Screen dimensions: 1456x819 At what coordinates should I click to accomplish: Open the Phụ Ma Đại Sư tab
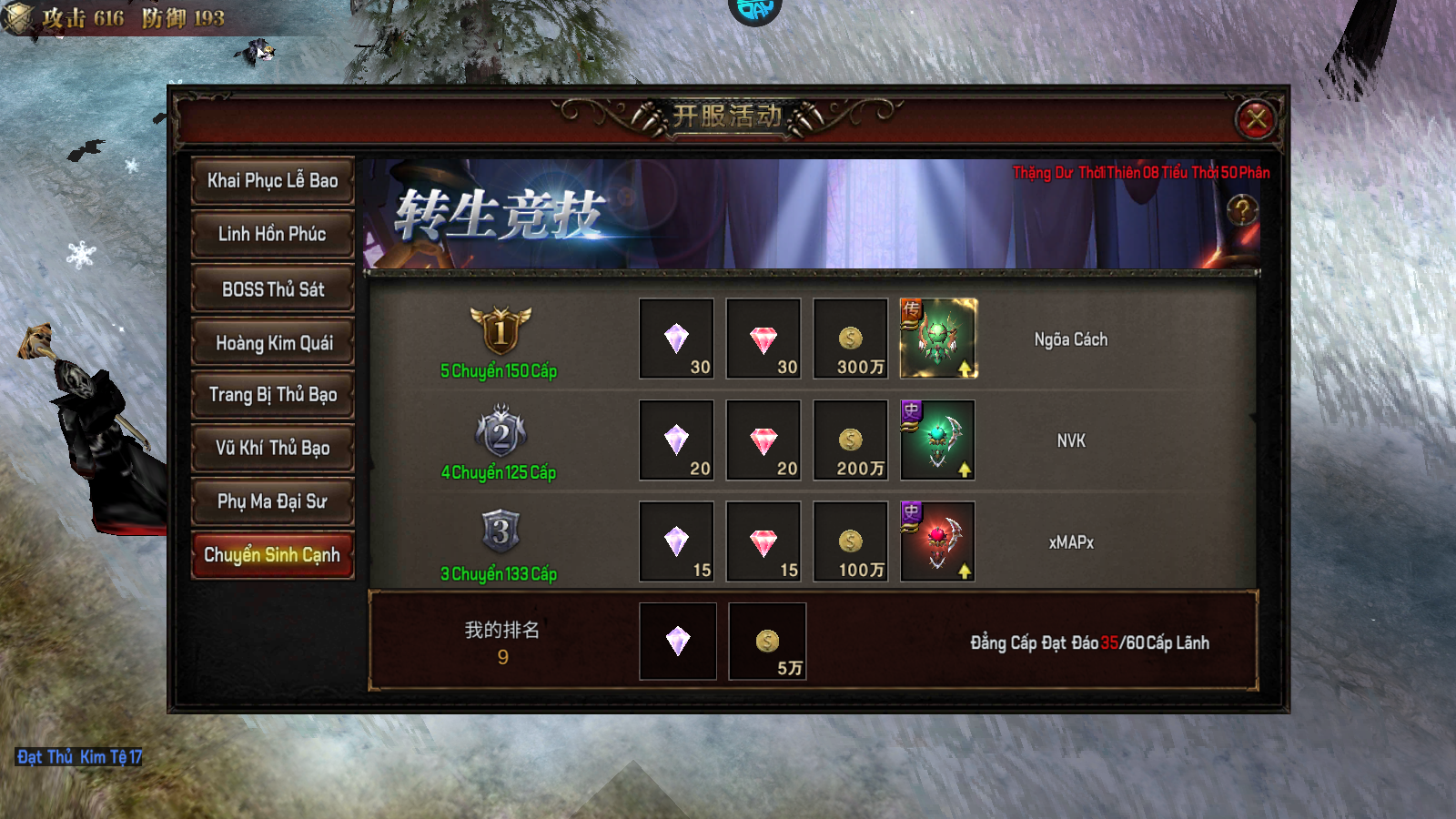[272, 501]
